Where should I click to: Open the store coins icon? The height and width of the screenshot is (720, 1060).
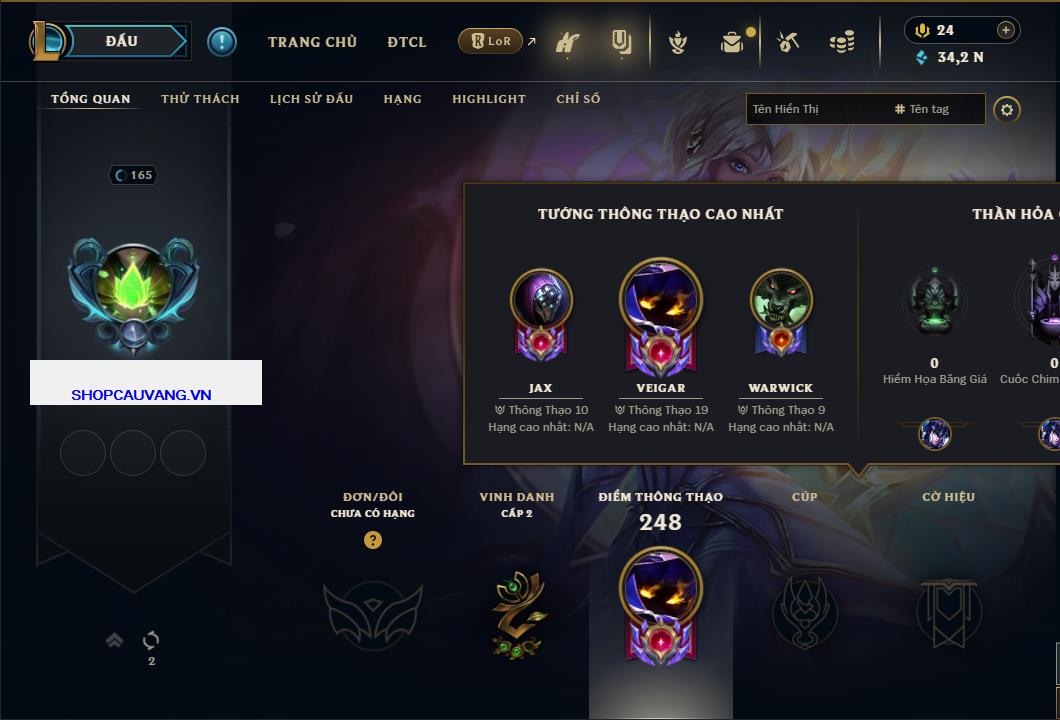842,42
